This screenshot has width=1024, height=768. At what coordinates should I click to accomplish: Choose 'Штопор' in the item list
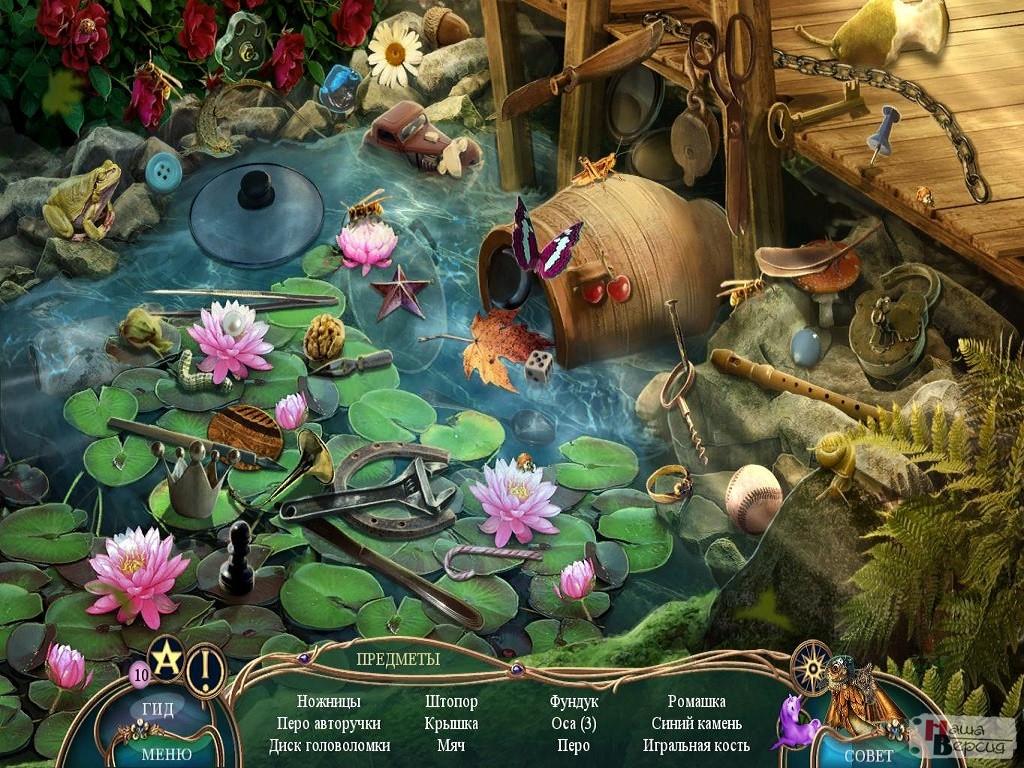451,702
